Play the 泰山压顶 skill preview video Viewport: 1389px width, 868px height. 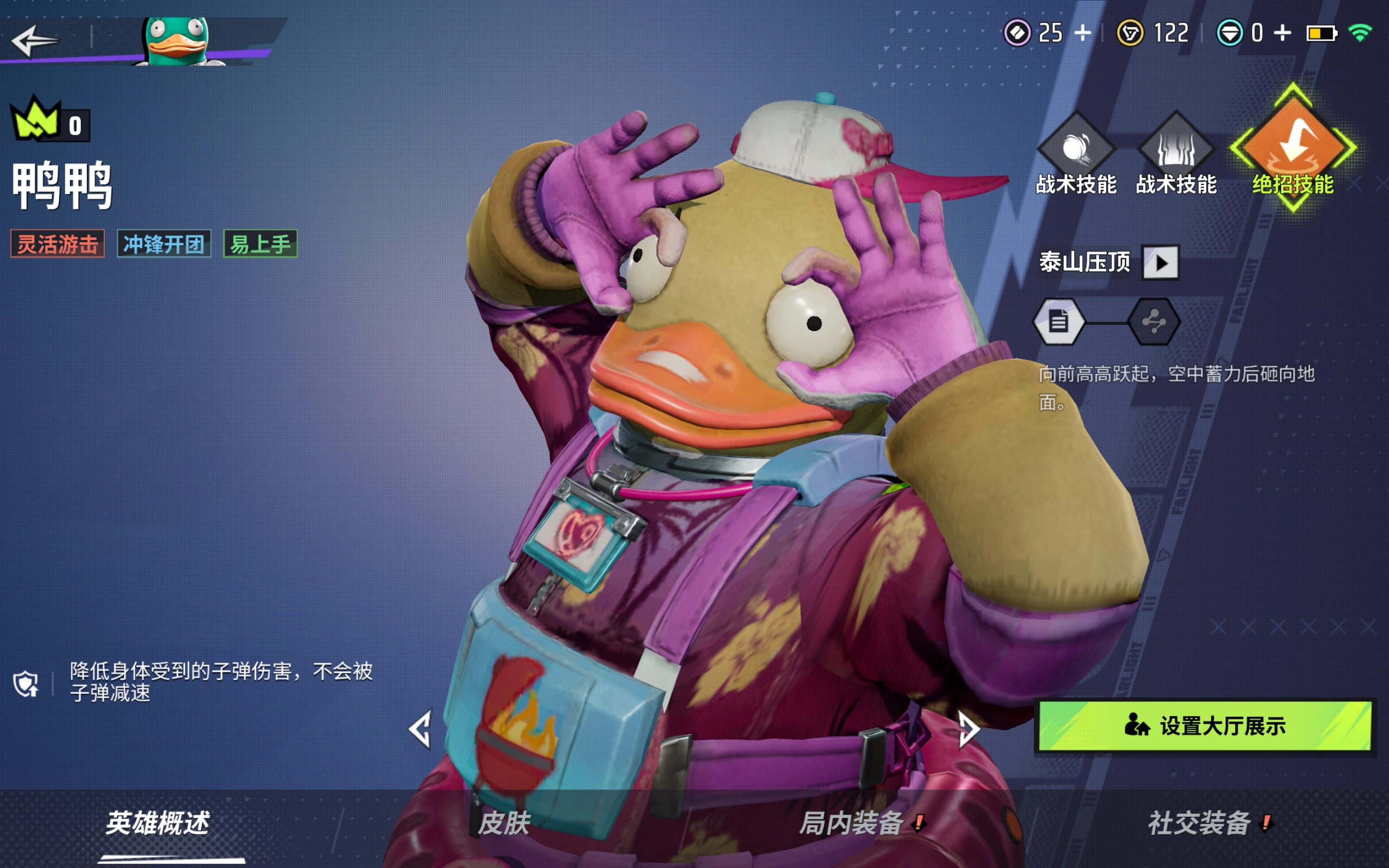[x=1161, y=263]
